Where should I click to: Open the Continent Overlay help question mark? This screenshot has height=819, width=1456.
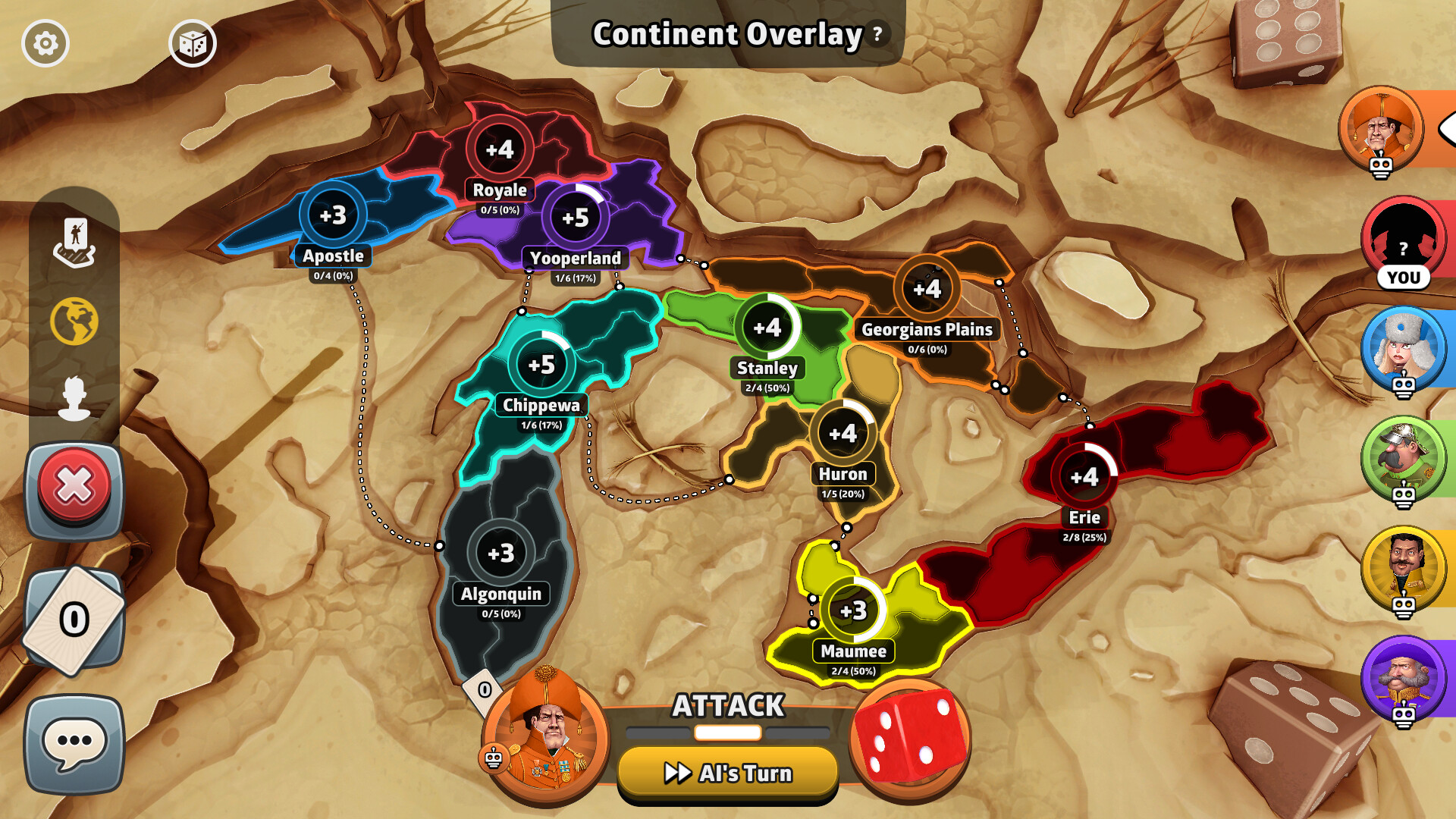(877, 34)
